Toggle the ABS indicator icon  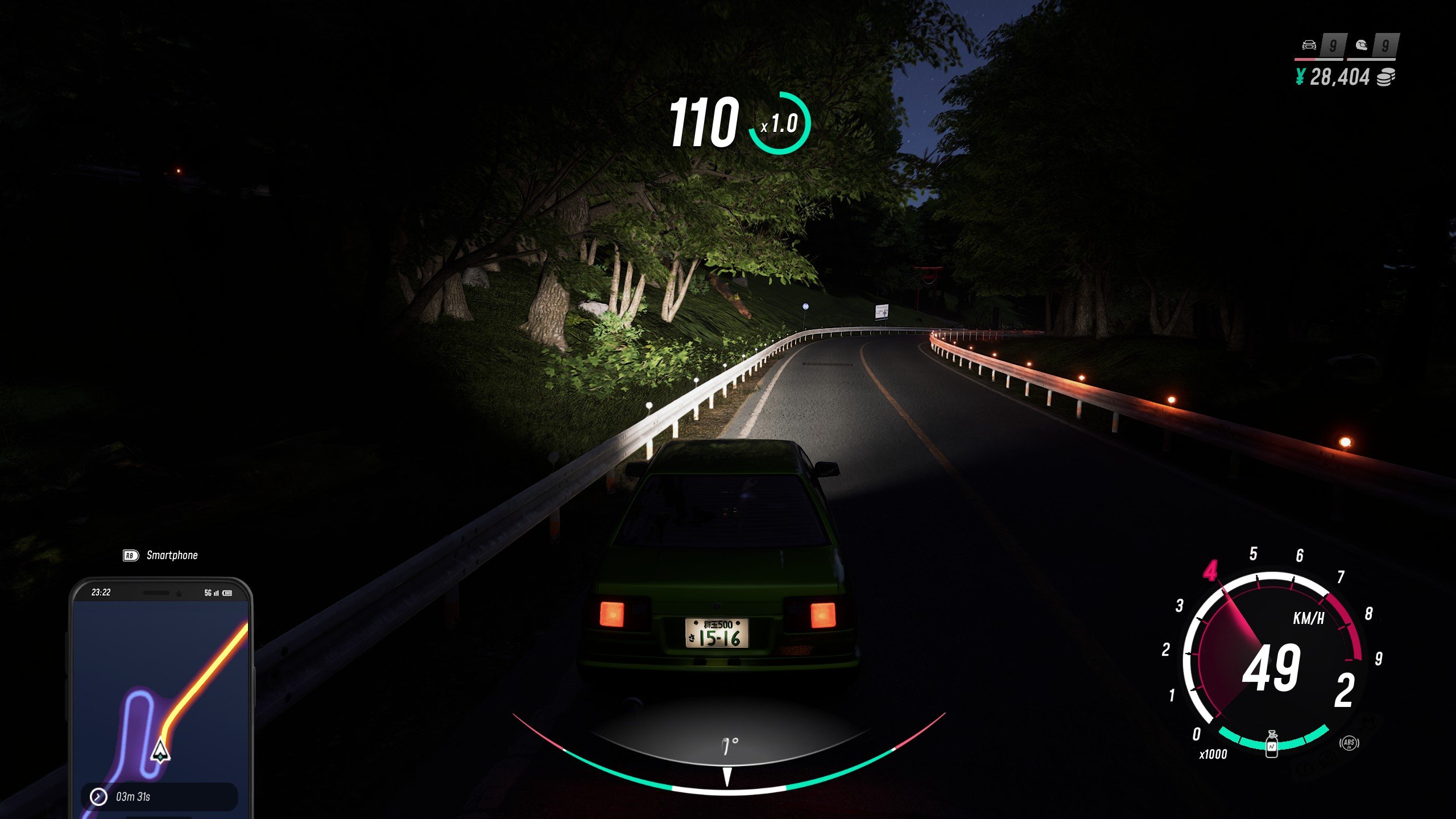tap(1349, 743)
